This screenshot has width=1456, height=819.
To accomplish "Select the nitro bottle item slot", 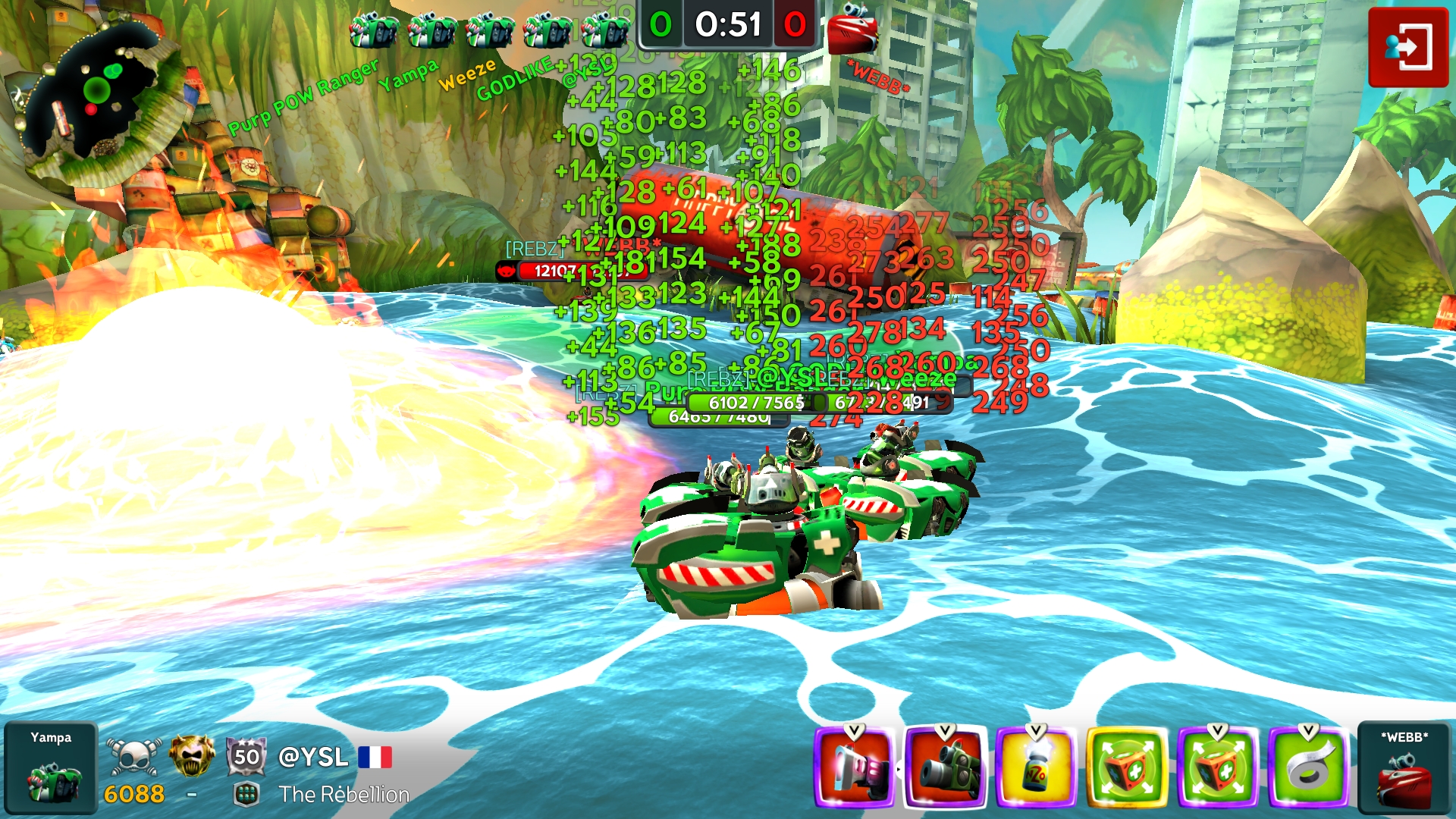I will [1036, 767].
